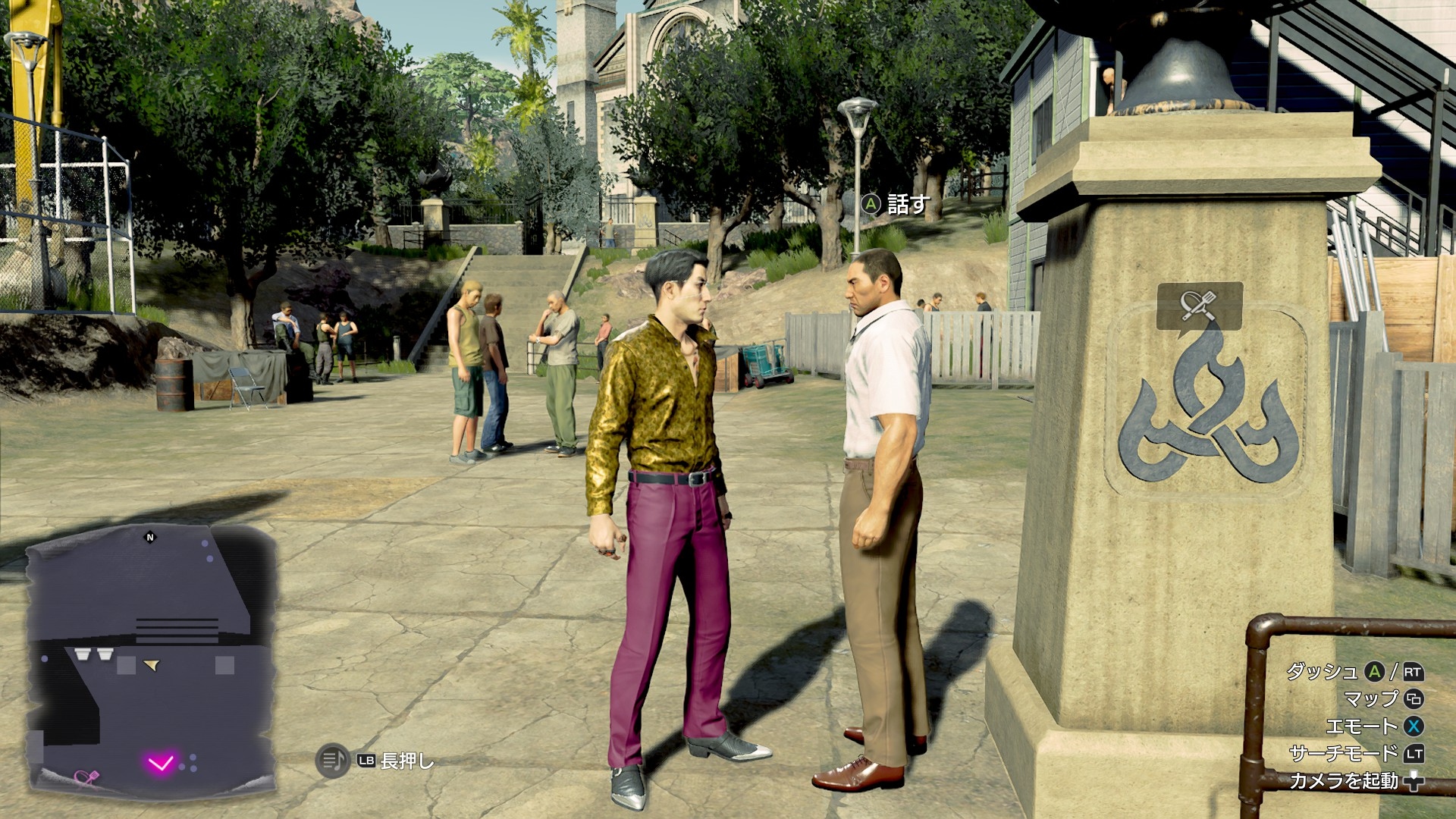This screenshot has height=819, width=1456.
Task: Click the yellow player arrow on minimap
Action: (153, 666)
